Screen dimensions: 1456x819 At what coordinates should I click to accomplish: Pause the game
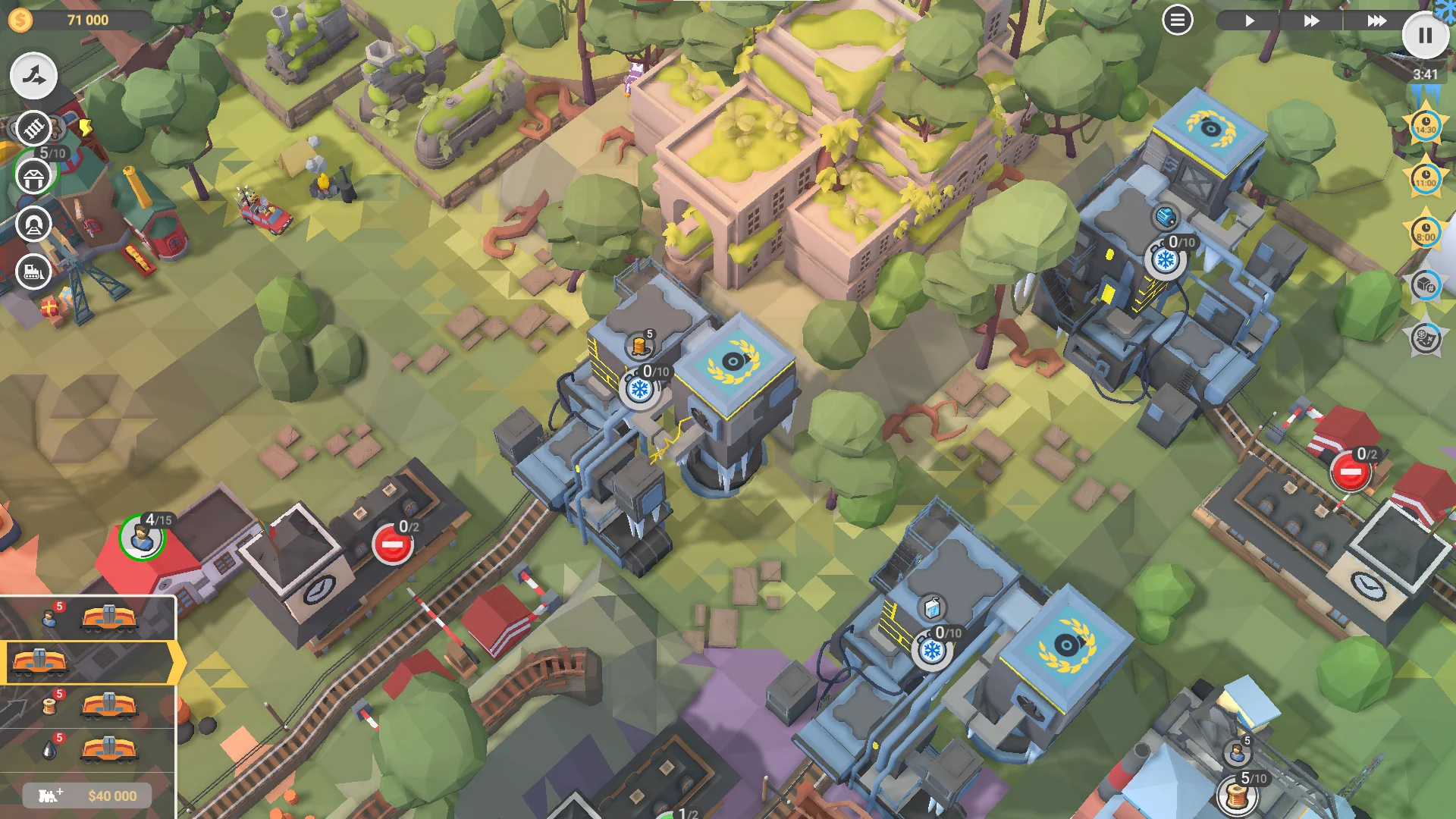coord(1426,35)
